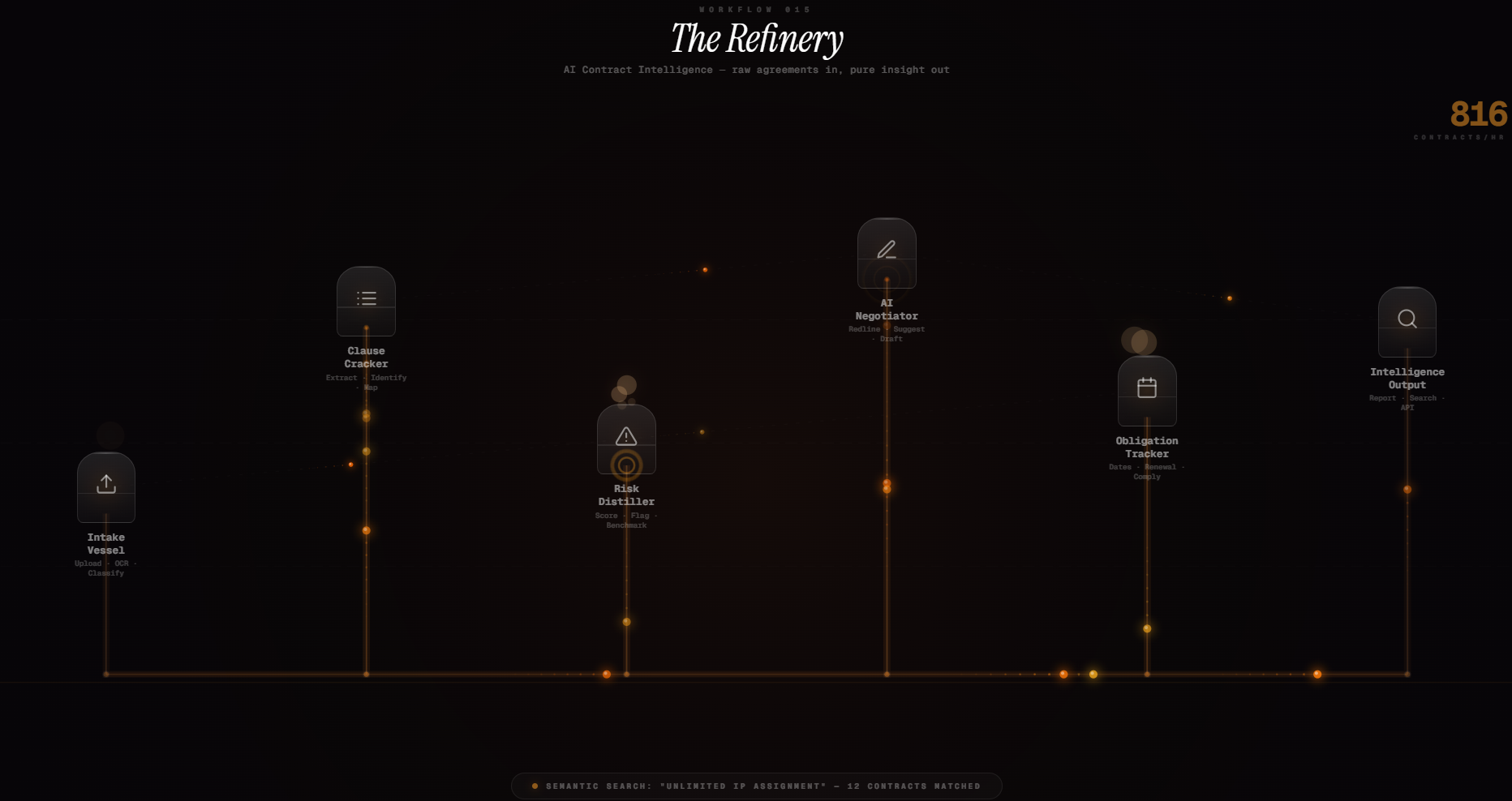Viewport: 1512px width, 801px height.
Task: Open the Clause Cracker list icon
Action: pos(366,298)
